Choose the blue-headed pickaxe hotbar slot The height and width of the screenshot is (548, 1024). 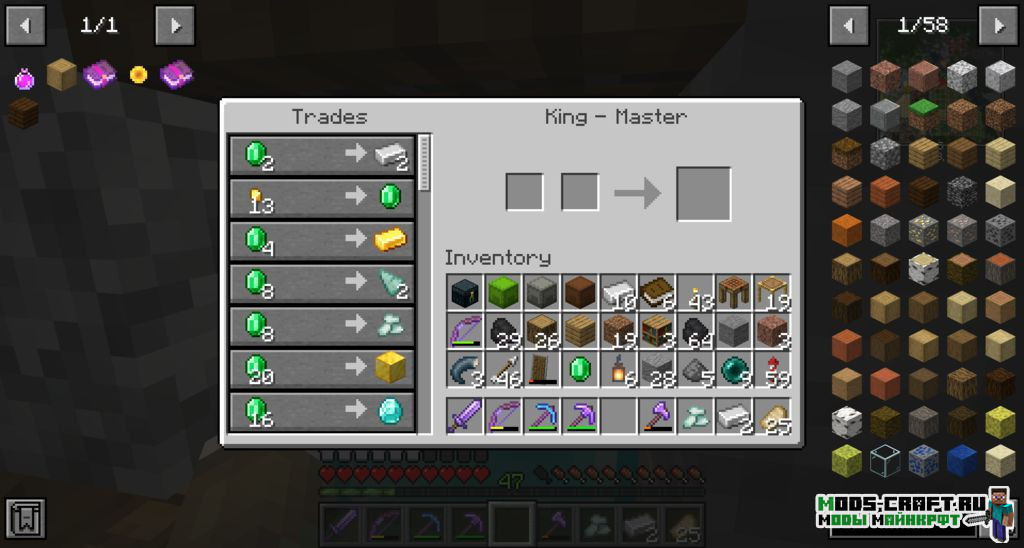(541, 416)
